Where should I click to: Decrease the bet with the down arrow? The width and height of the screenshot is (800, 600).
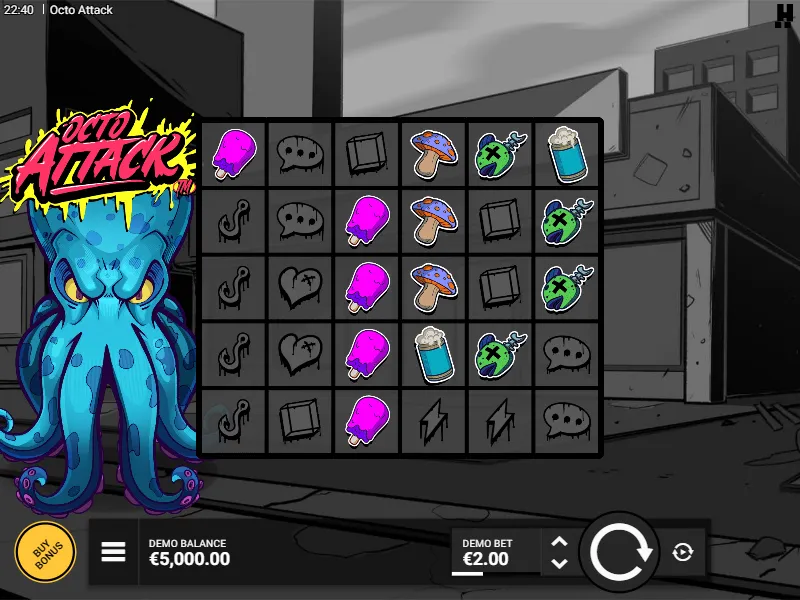560,563
